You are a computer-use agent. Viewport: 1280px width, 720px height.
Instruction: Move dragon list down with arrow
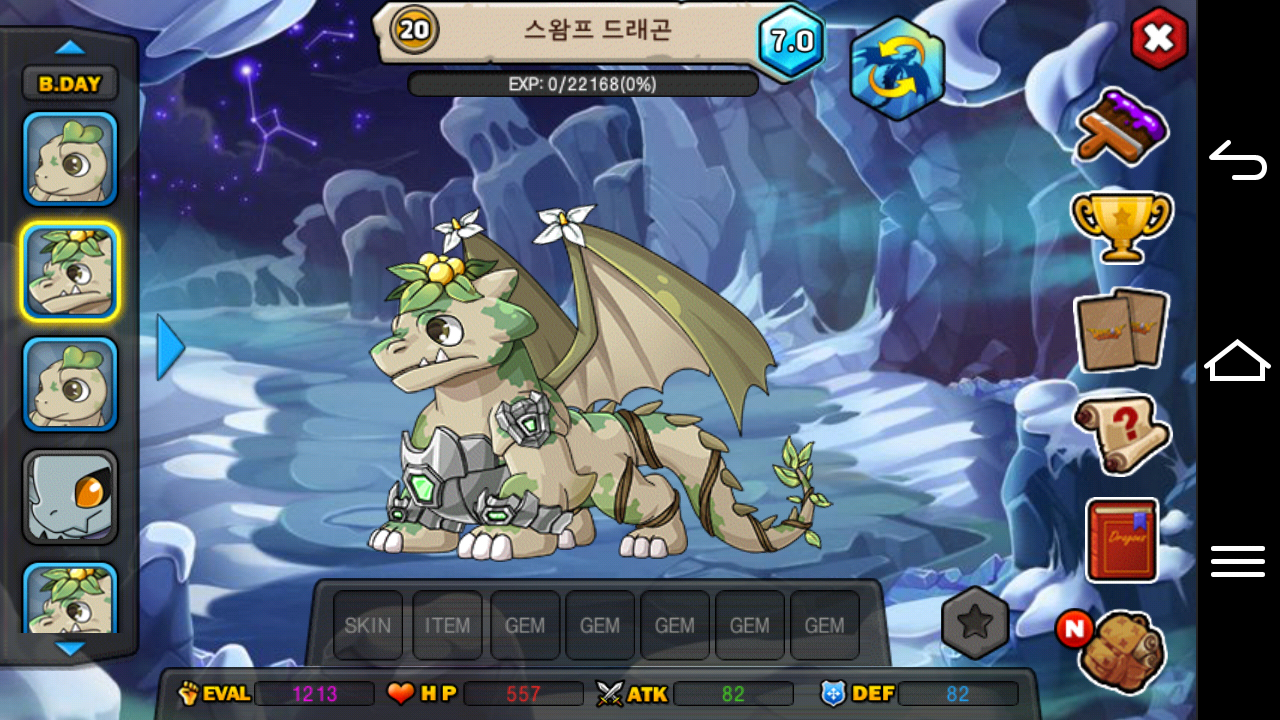pyautogui.click(x=70, y=649)
